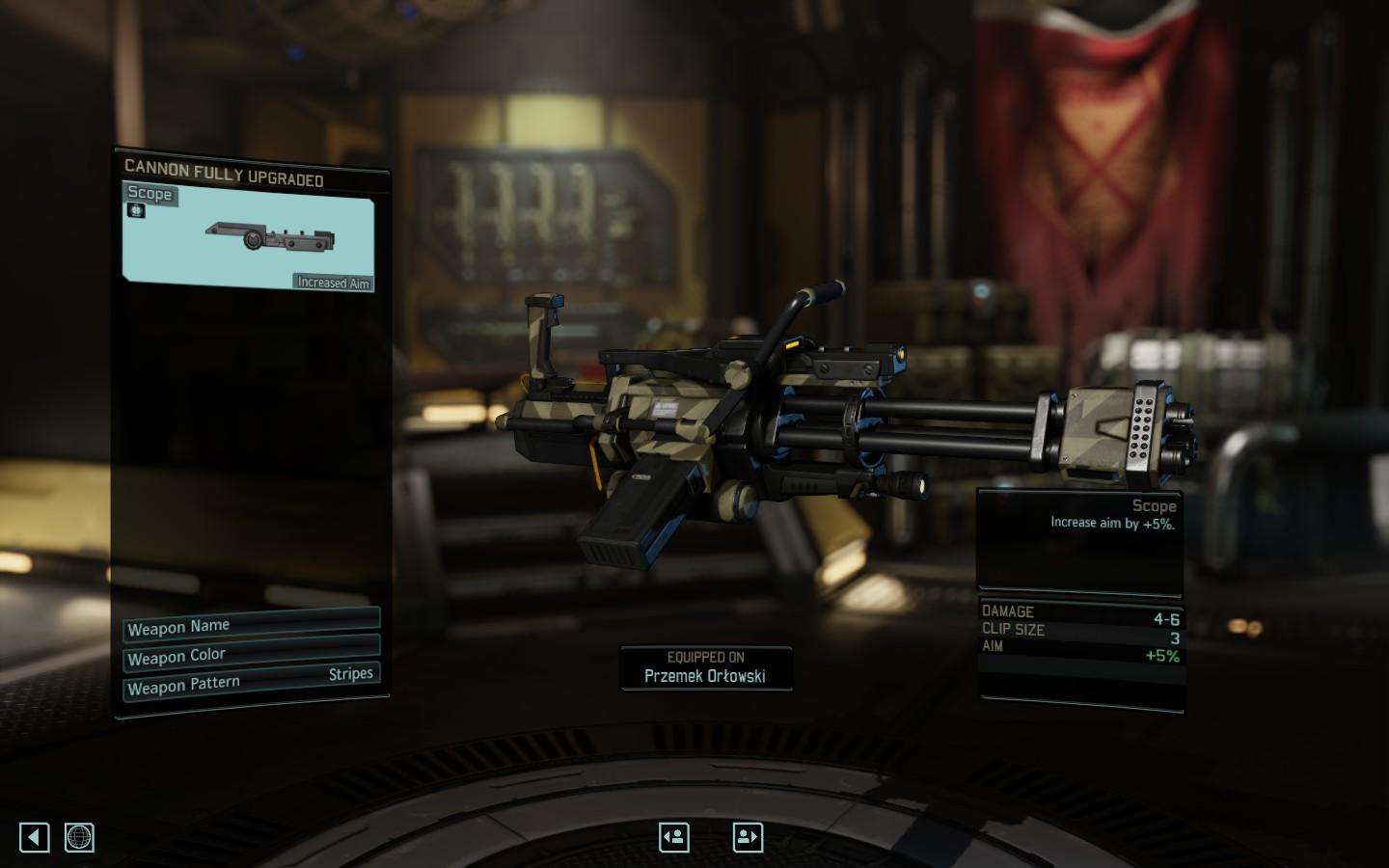Open the globe Geoscape shortcut
This screenshot has width=1389, height=868.
79,836
